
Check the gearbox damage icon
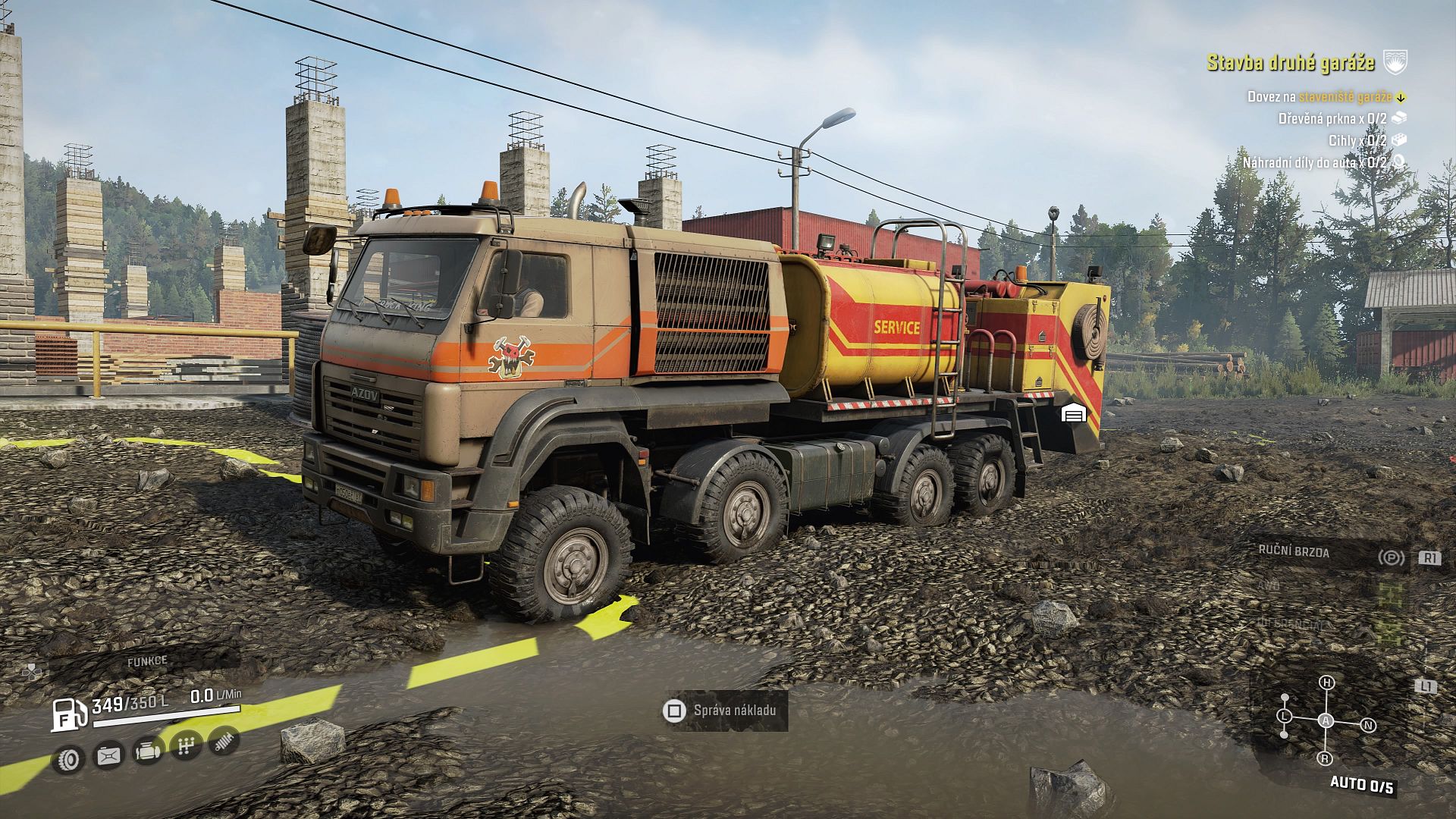tap(186, 746)
